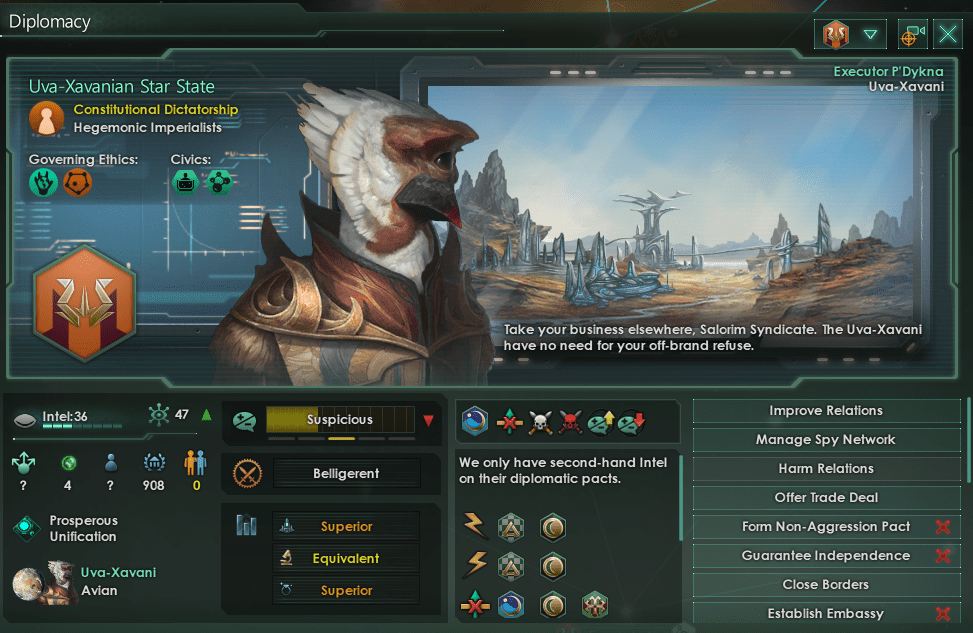Open Manage Spy Network
Screen dimensions: 973x633
(x=825, y=440)
